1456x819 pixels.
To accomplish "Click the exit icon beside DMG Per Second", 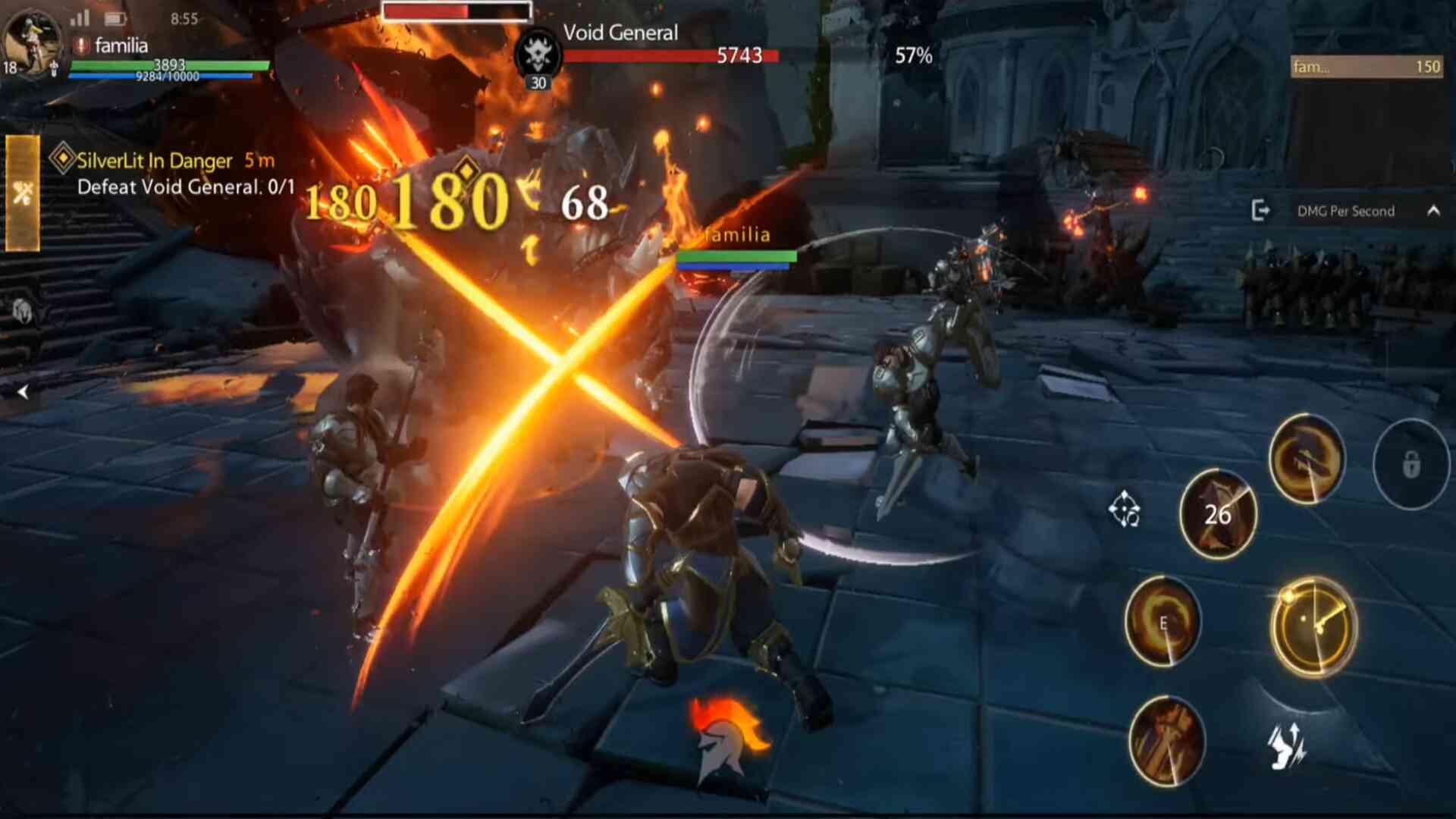I will pyautogui.click(x=1260, y=211).
